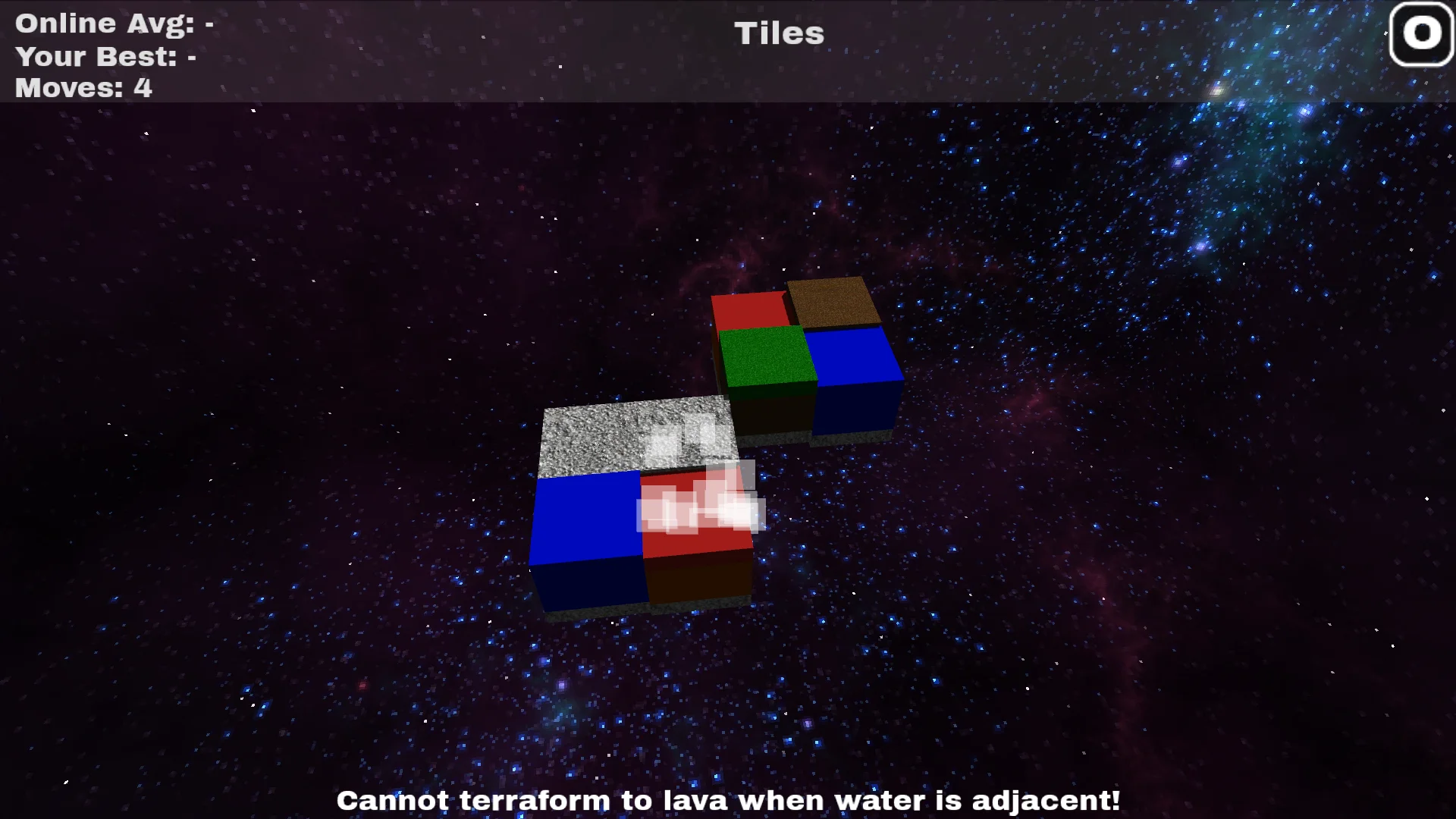Click the white O symbol inside the rounded button
Screen dimensions: 1456x819
point(1420,33)
